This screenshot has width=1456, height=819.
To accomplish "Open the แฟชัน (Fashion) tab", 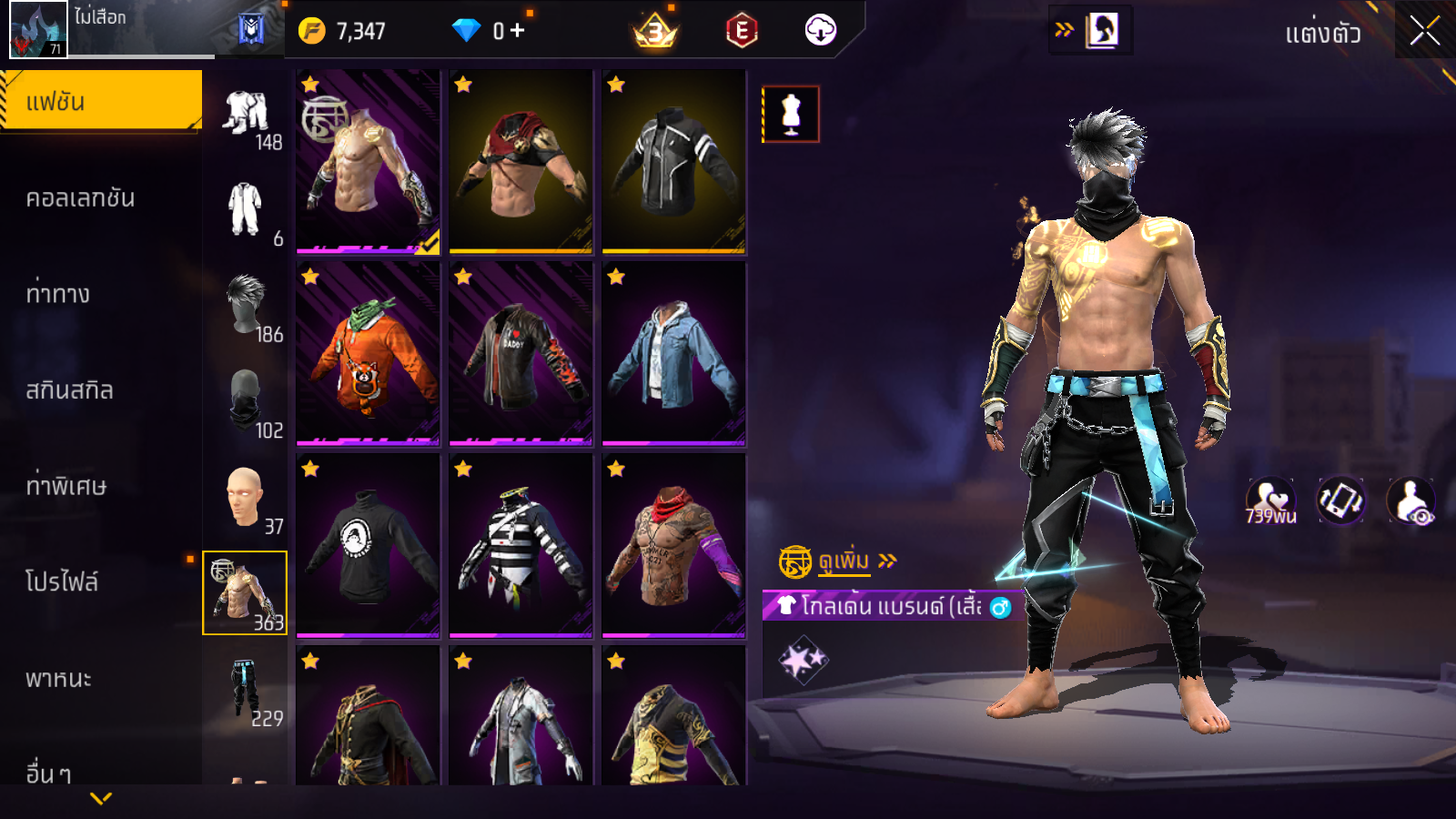I will point(100,101).
